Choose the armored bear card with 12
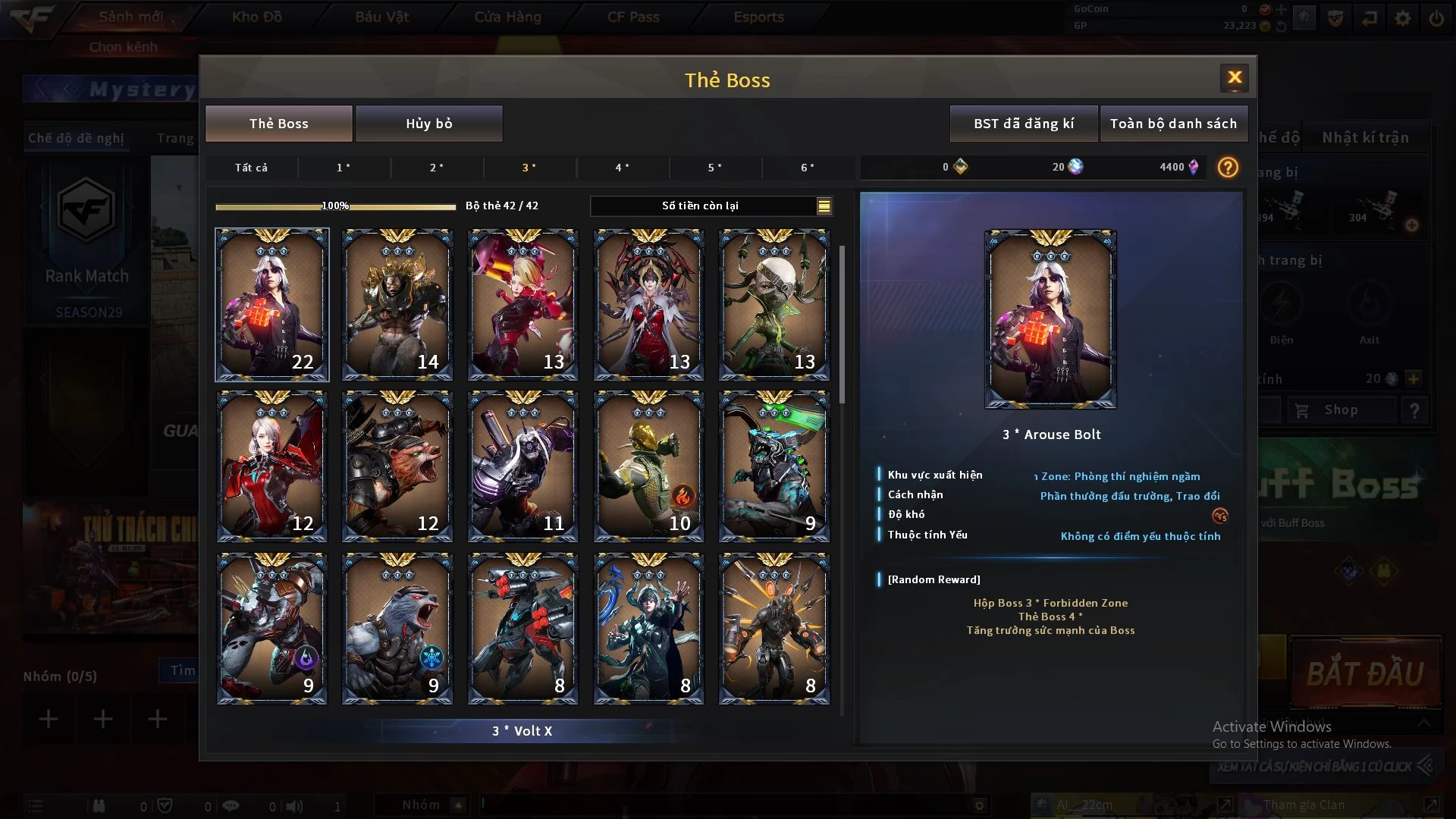Viewport: 1456px width, 819px height. pyautogui.click(x=397, y=466)
